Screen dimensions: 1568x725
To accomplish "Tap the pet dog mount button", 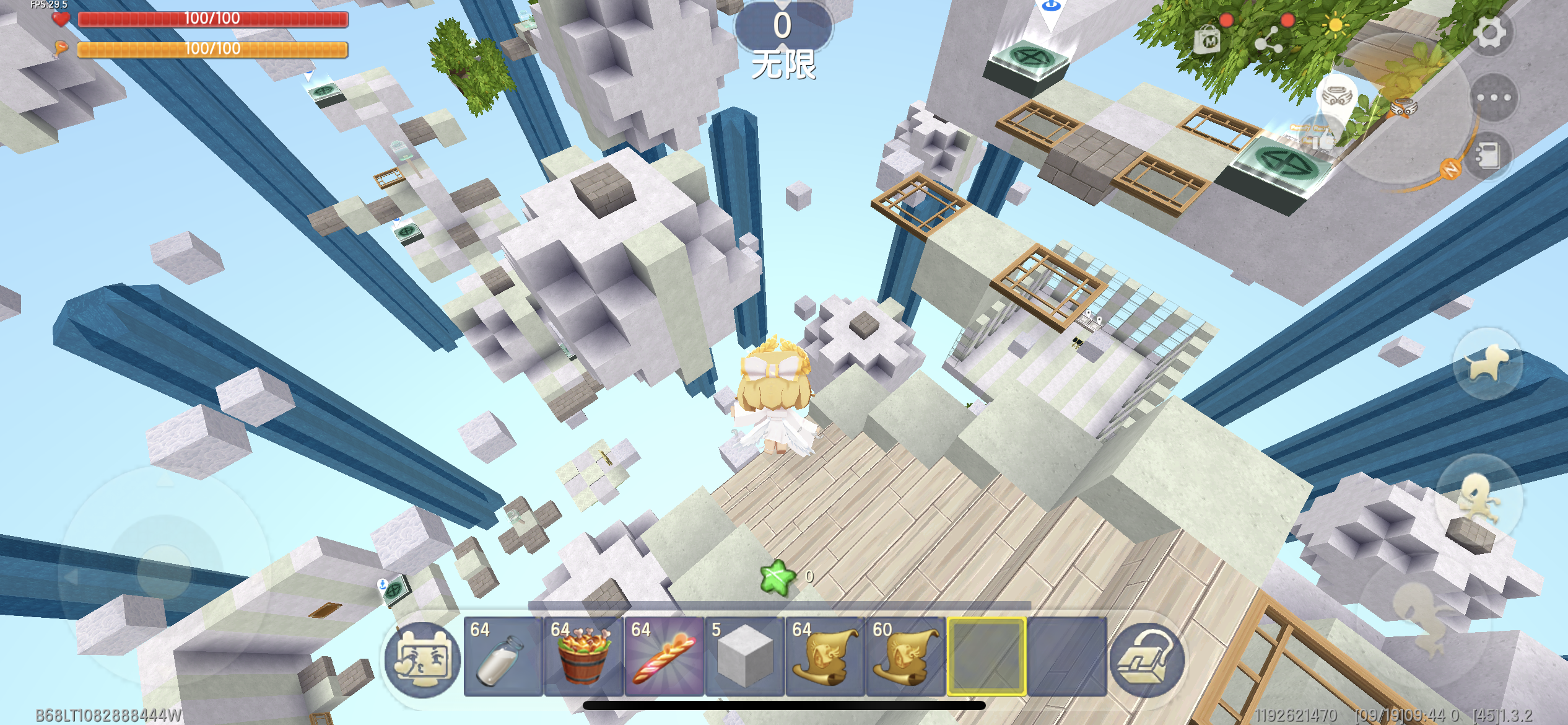I will 1487,364.
